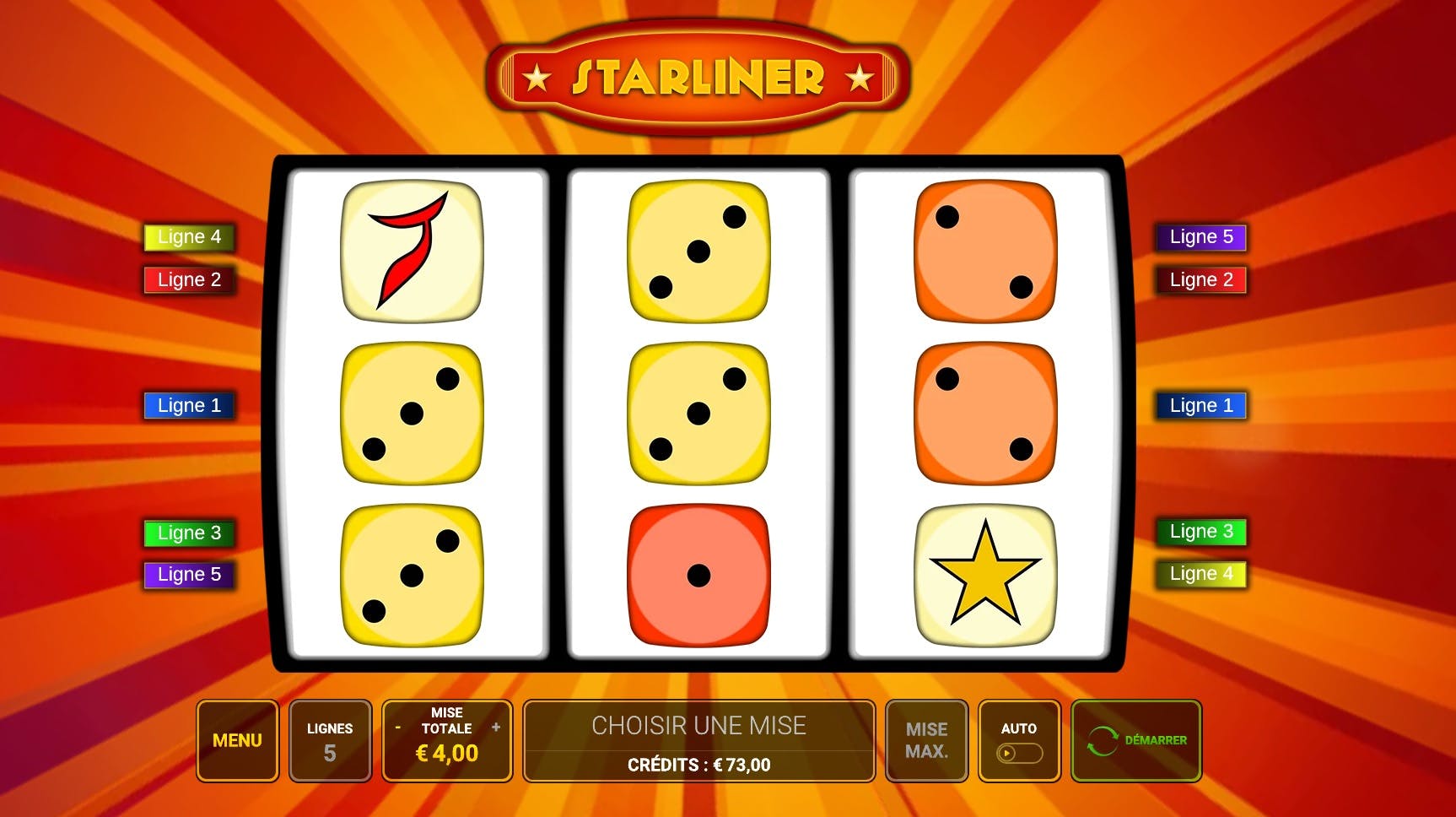Select the star symbol on the third reel
Screen dimensions: 1456x817
(985, 575)
